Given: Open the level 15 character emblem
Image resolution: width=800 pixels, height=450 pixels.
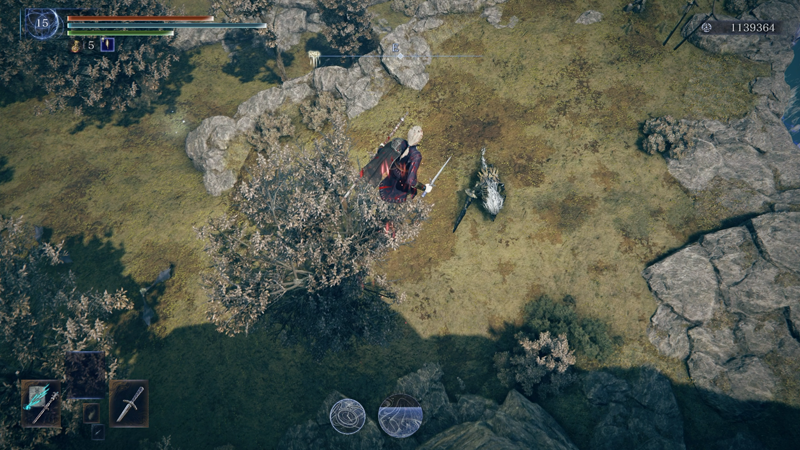Looking at the screenshot, I should coord(42,23).
